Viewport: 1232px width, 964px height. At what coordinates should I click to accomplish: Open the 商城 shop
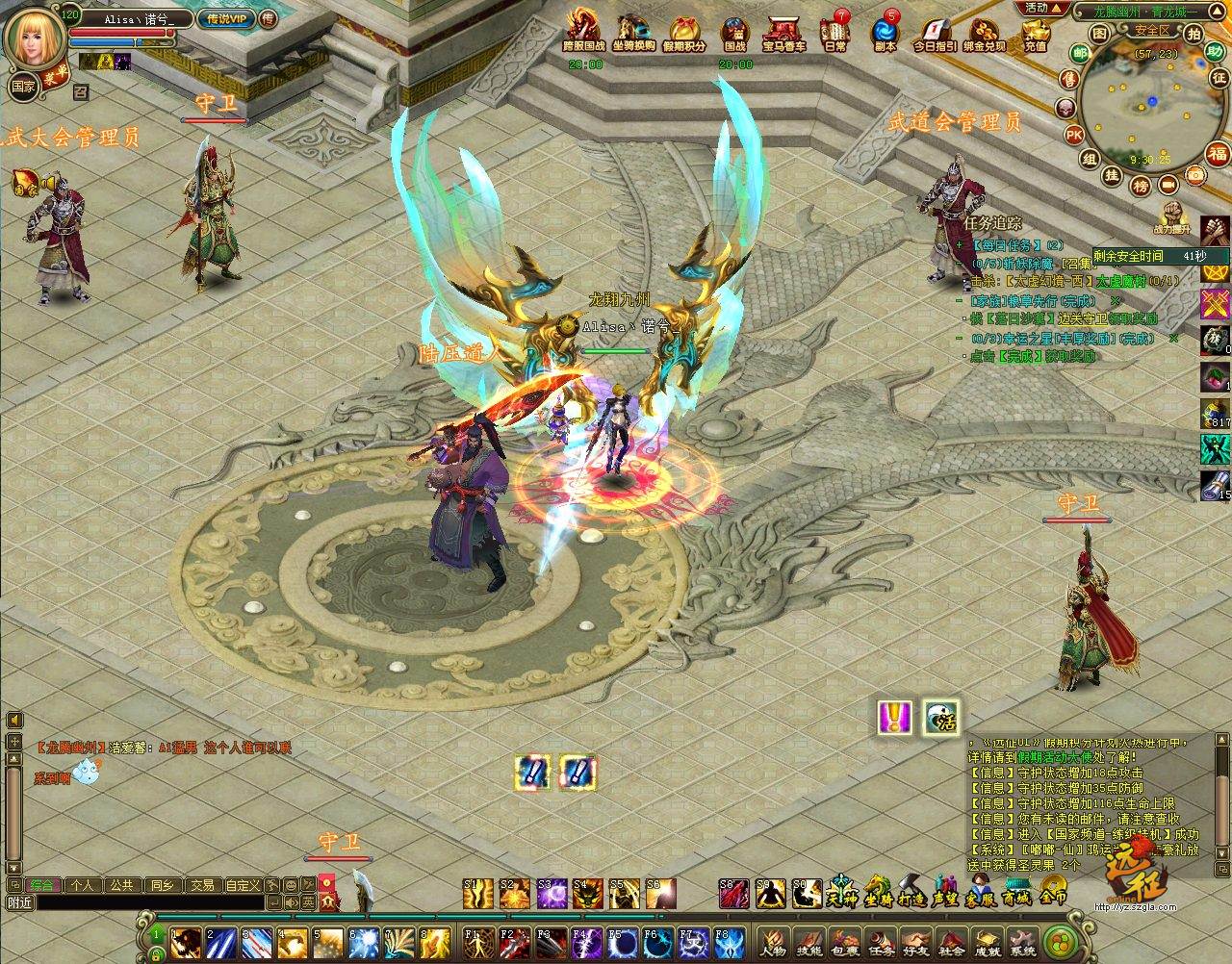[x=1014, y=894]
